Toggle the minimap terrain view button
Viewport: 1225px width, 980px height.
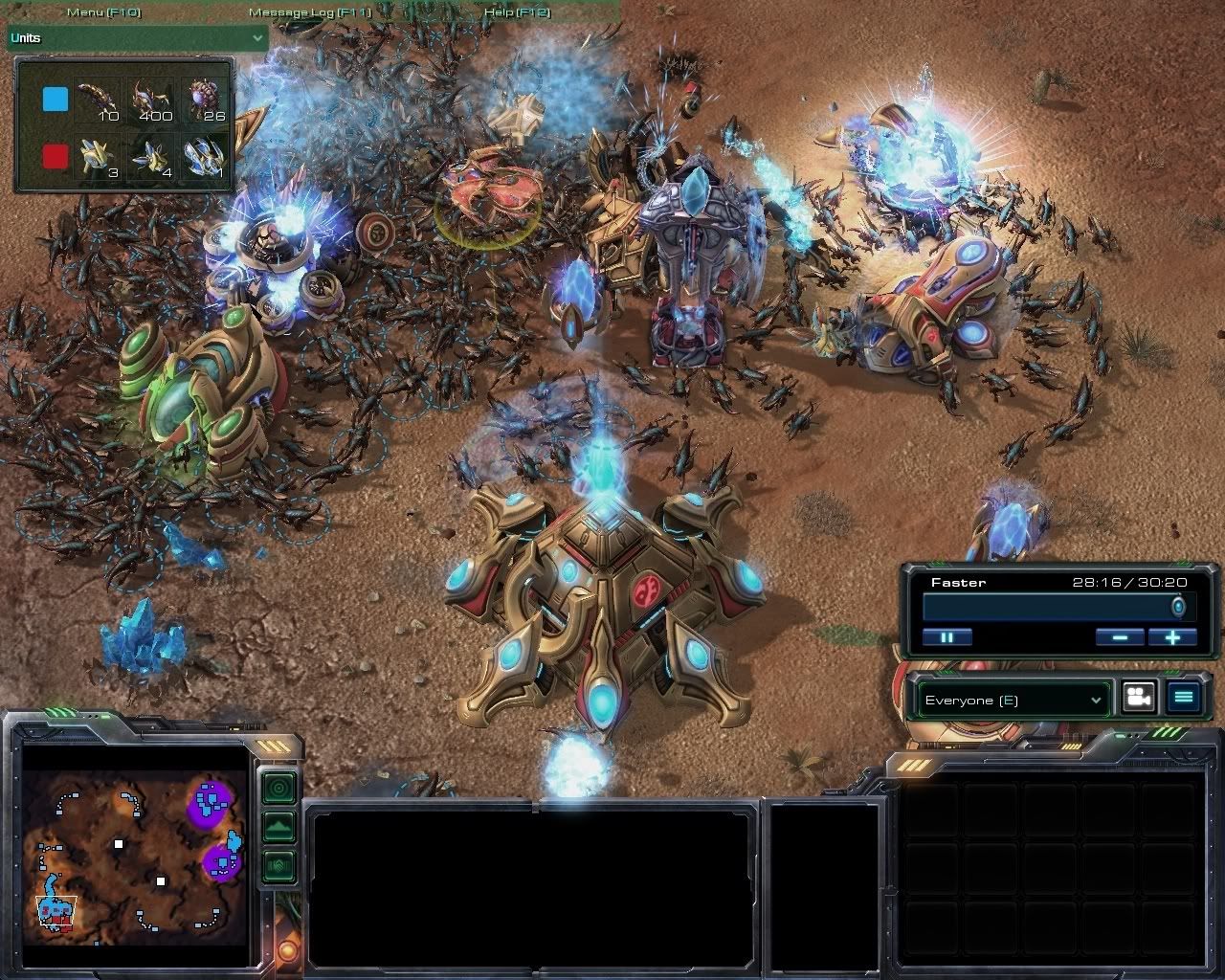pos(278,827)
